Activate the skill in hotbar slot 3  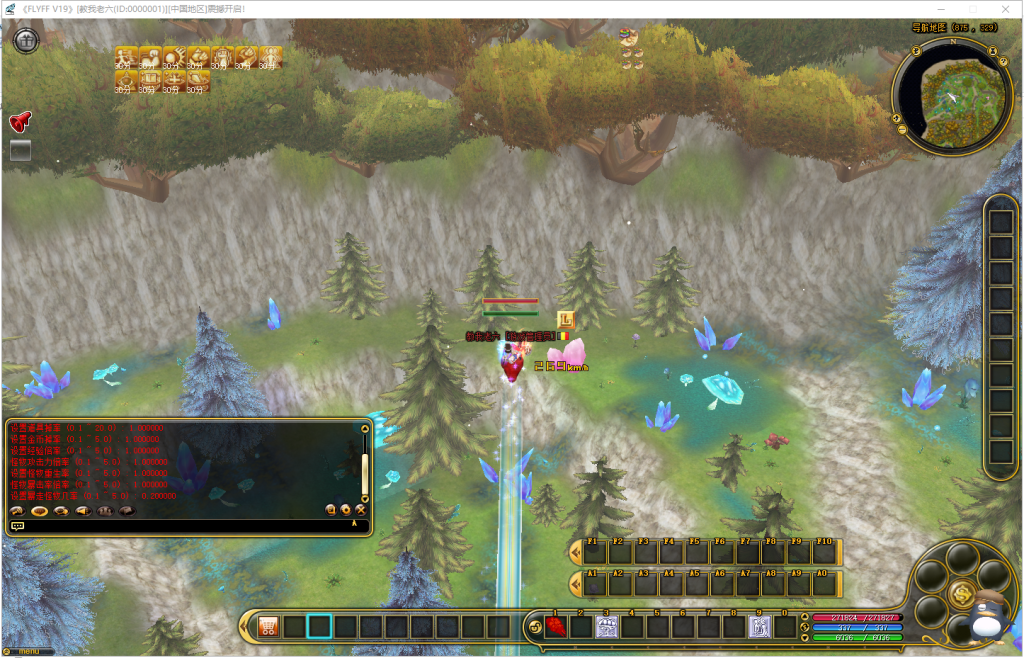[x=606, y=628]
